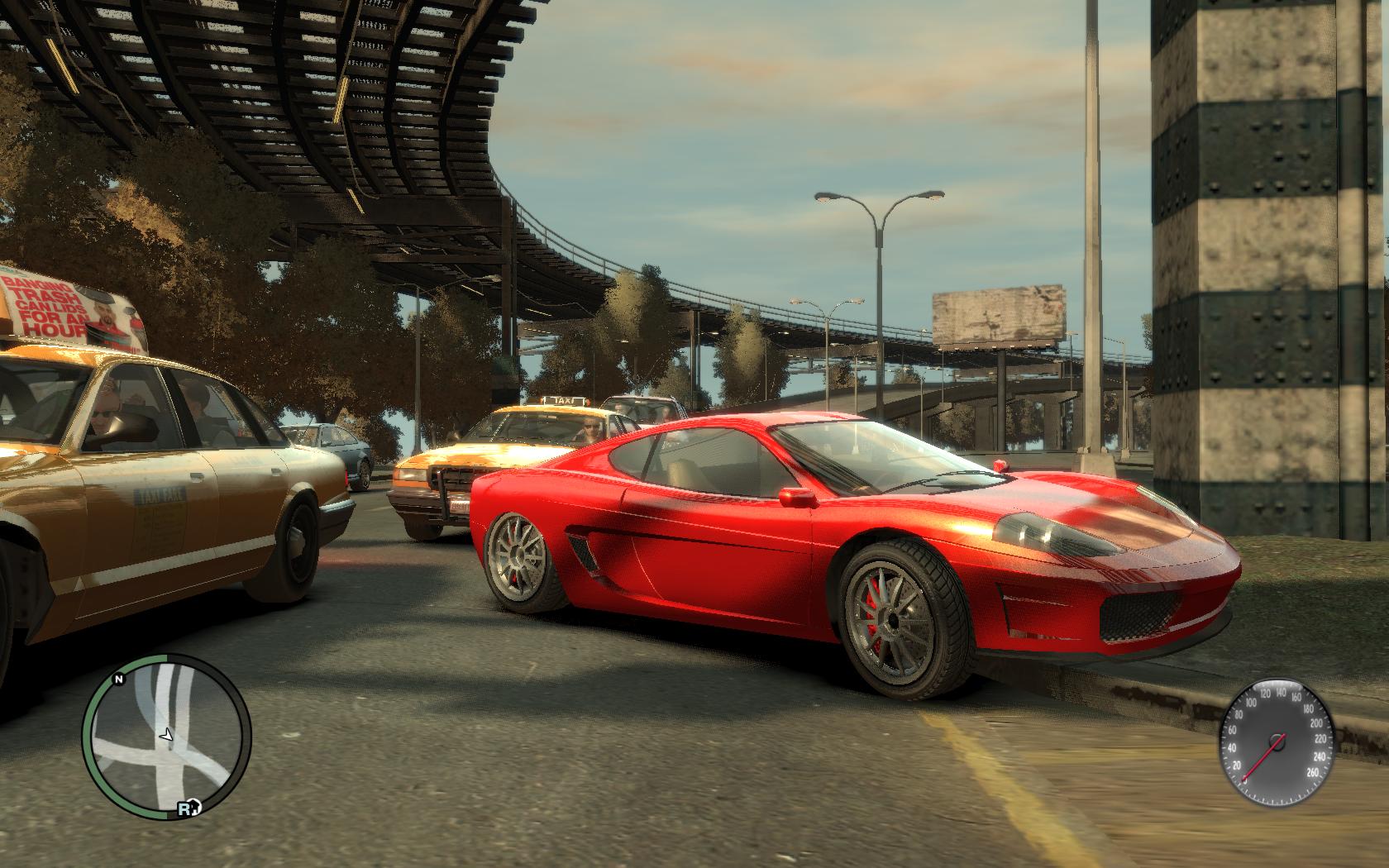Click the white player arrow on minimap
The image size is (1389, 868).
coord(166,733)
